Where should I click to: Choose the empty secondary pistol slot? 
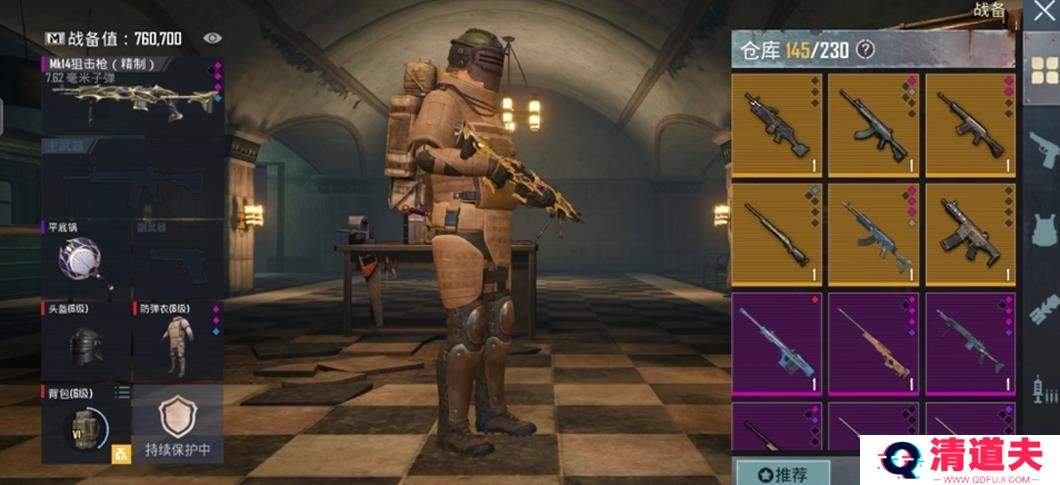(174, 258)
